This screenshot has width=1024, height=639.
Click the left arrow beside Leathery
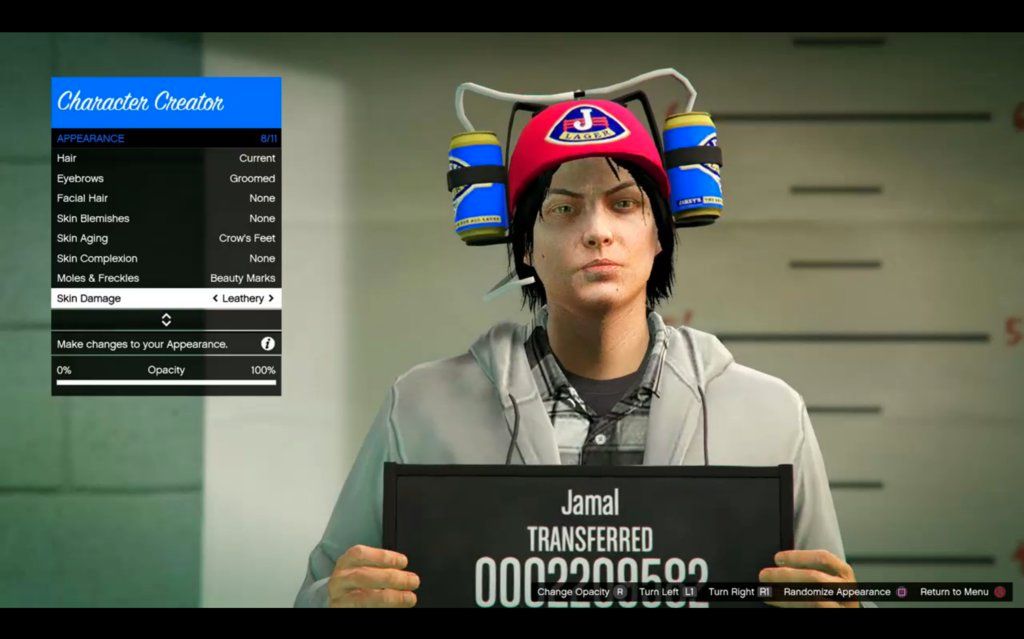pyautogui.click(x=215, y=298)
